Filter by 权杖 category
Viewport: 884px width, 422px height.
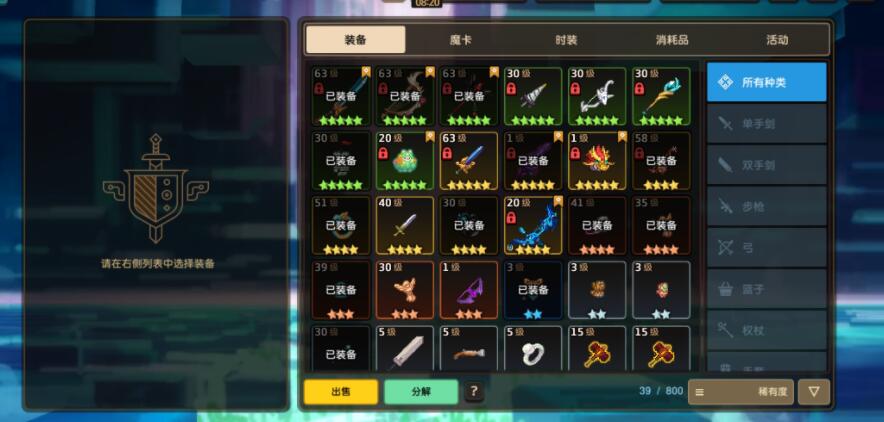tap(766, 329)
